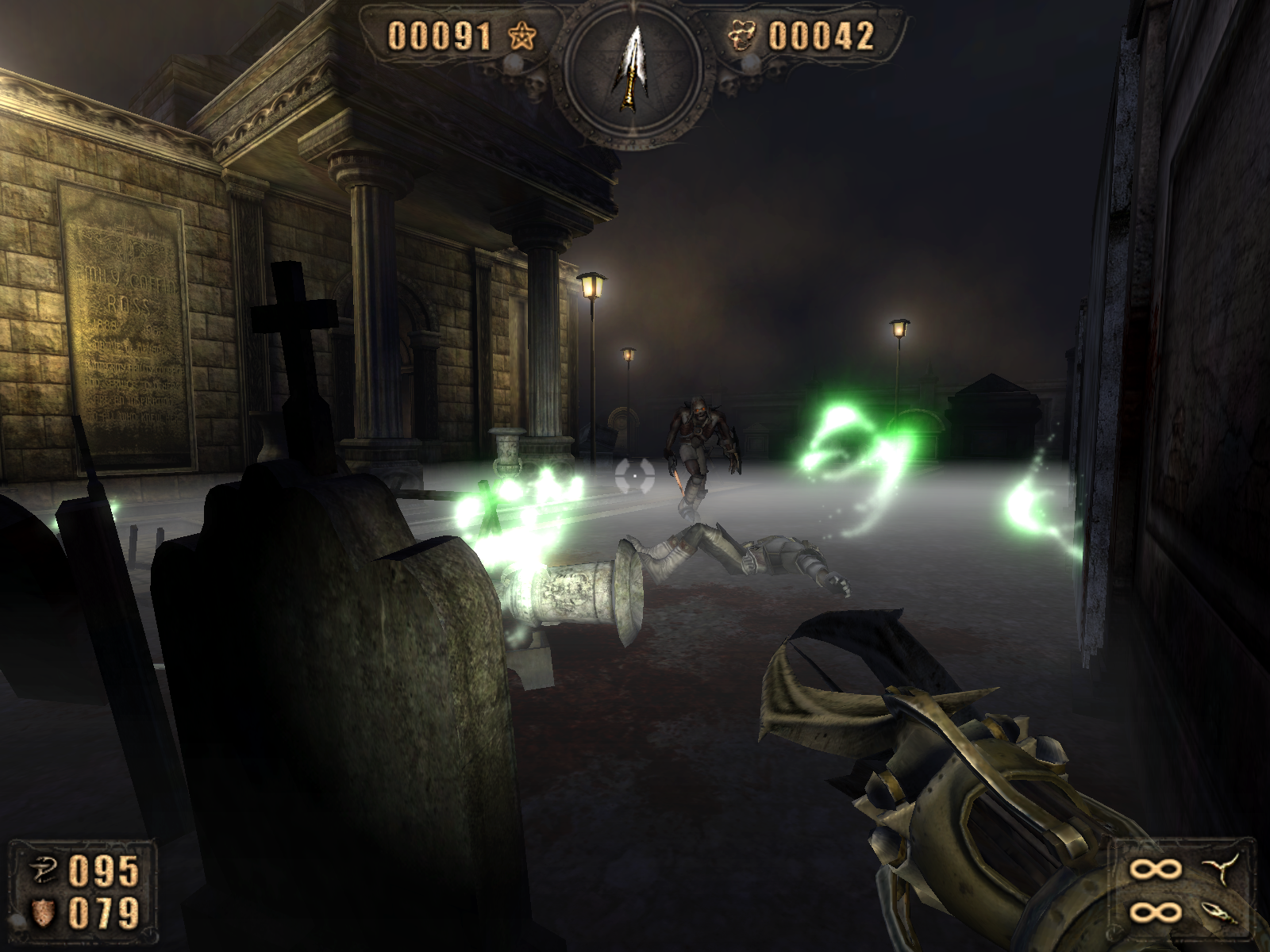The height and width of the screenshot is (952, 1270).
Task: Click the compass arrow dial
Action: pos(634,73)
